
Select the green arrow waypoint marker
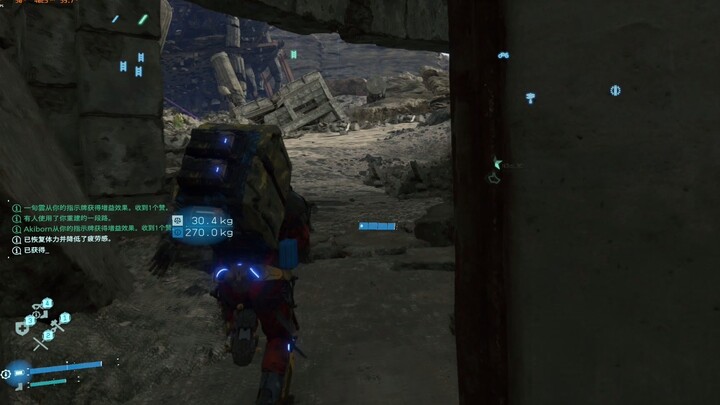click(x=497, y=162)
